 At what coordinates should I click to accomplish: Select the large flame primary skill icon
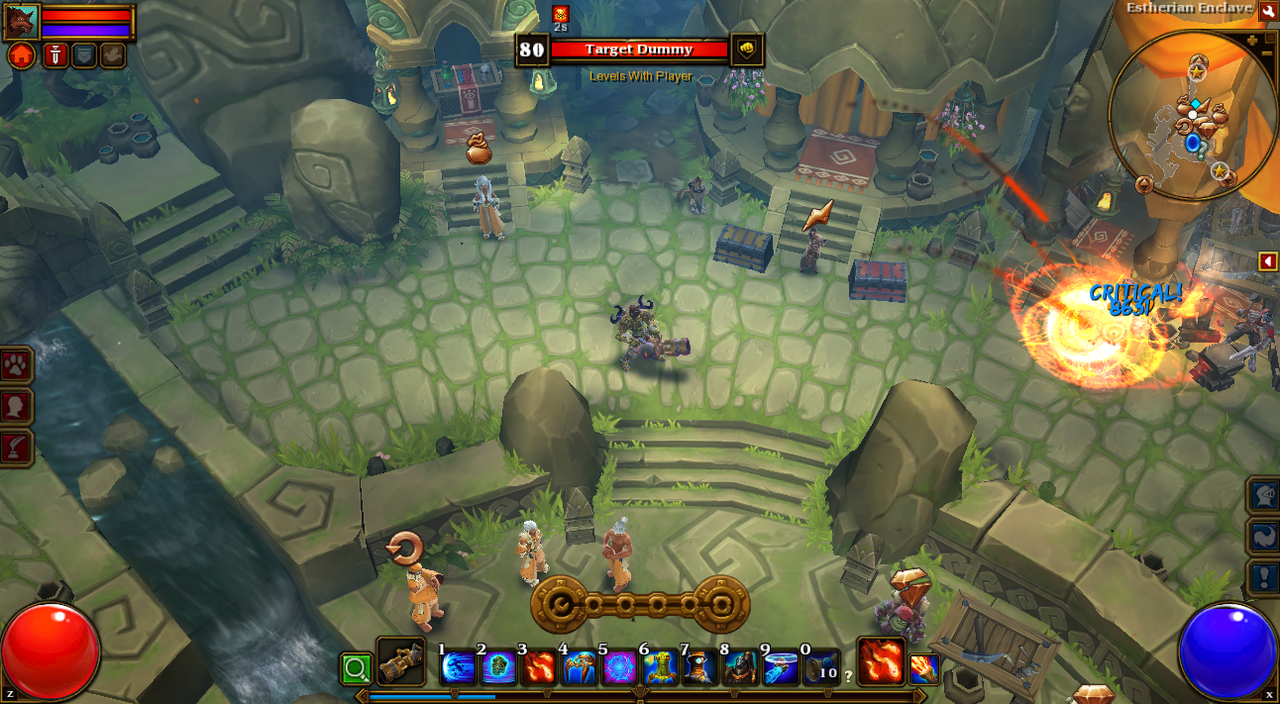click(x=882, y=661)
